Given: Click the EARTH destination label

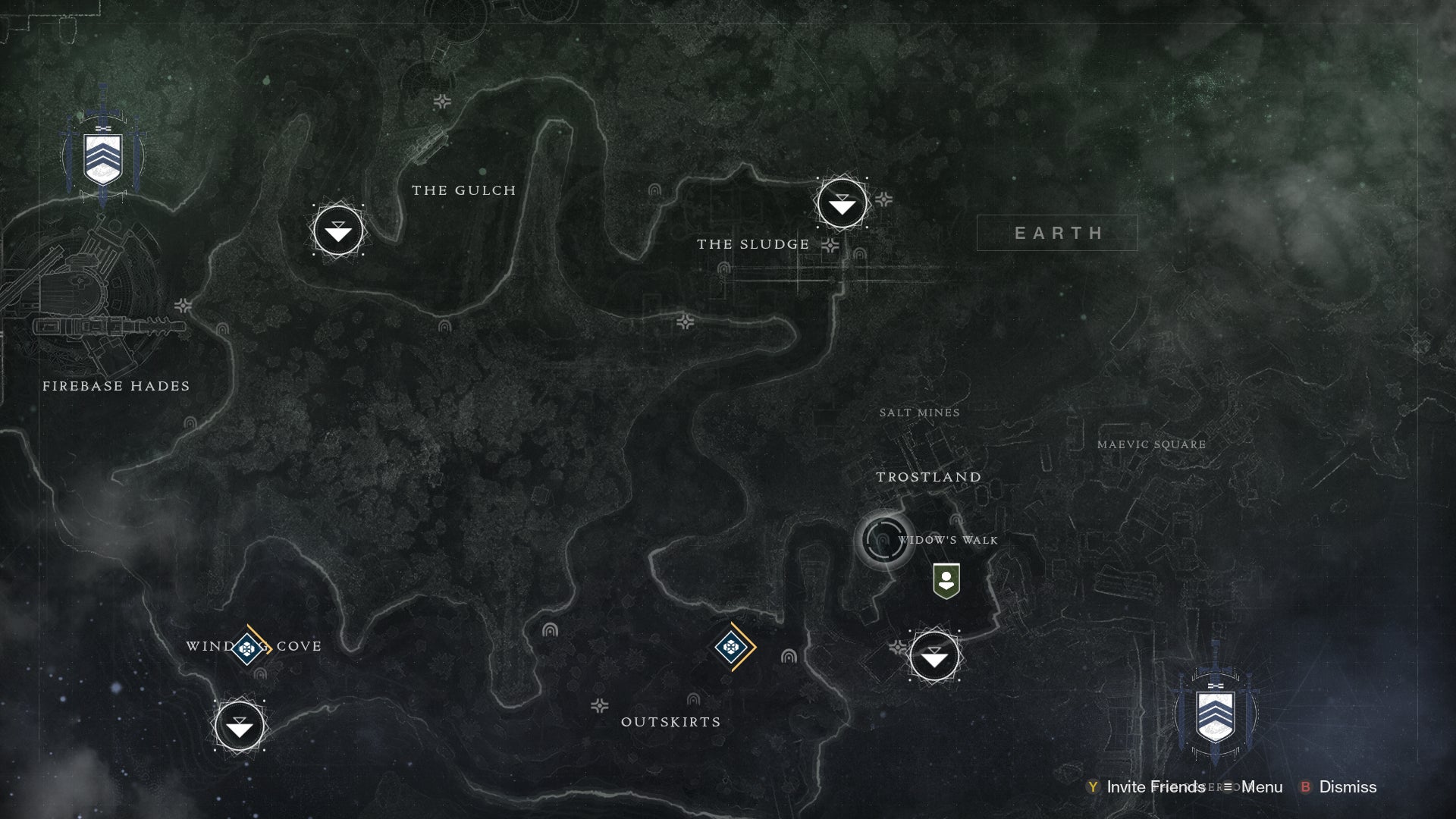Looking at the screenshot, I should tap(1059, 233).
